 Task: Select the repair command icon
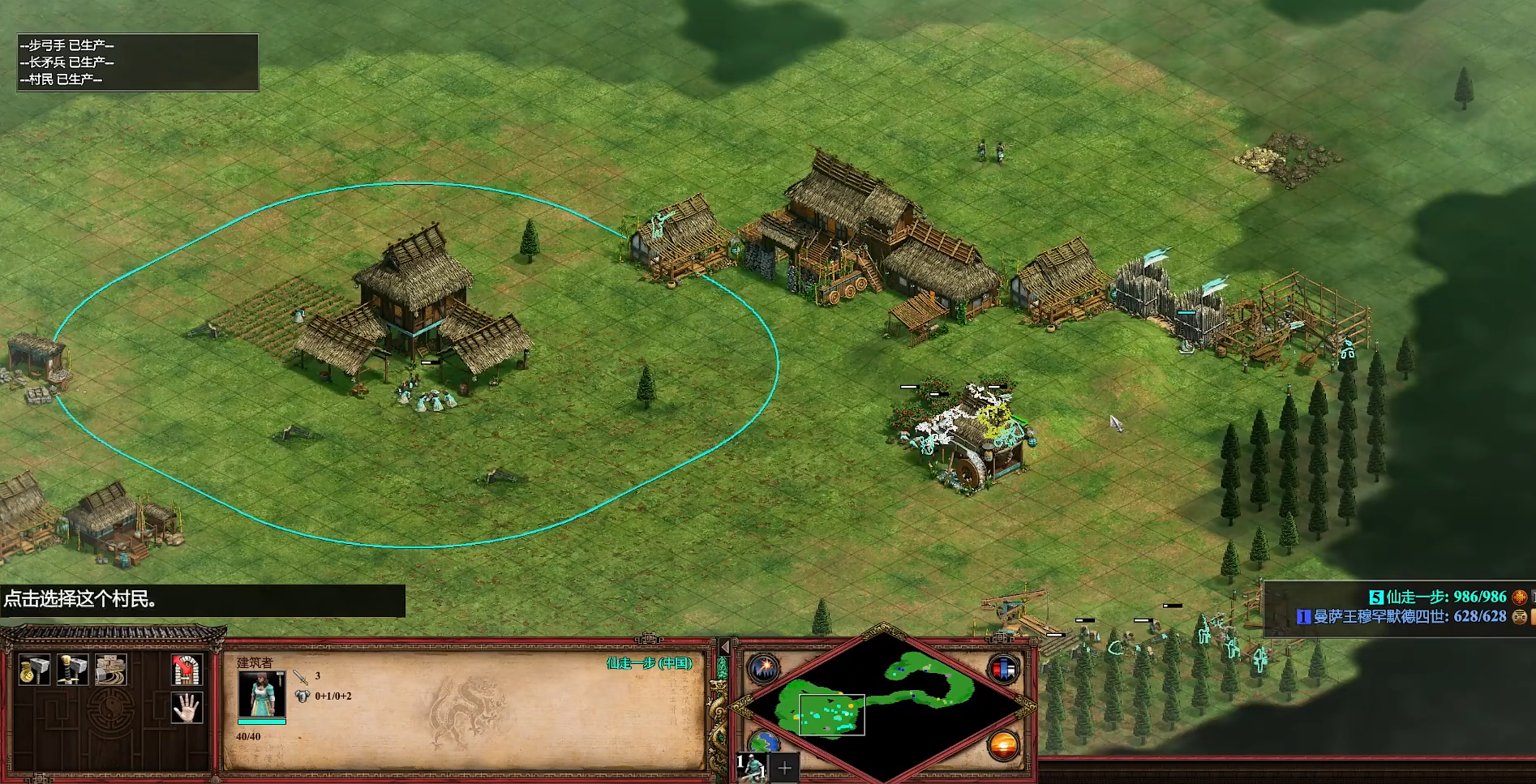pyautogui.click(x=110, y=670)
